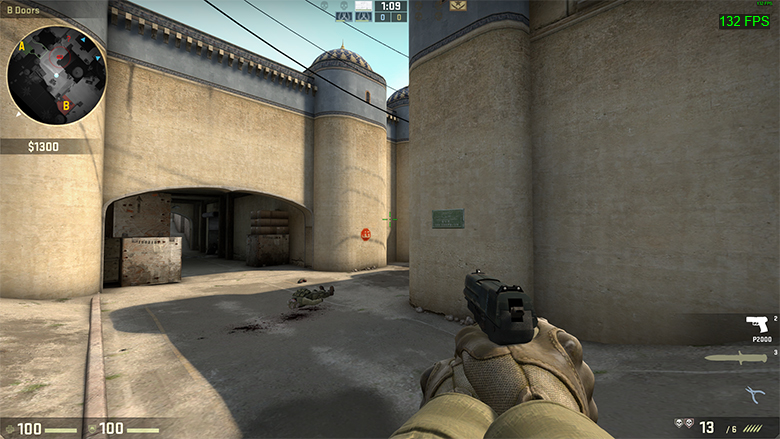Click the defuse kit pliers icon
This screenshot has width=780, height=439.
pos(756,394)
